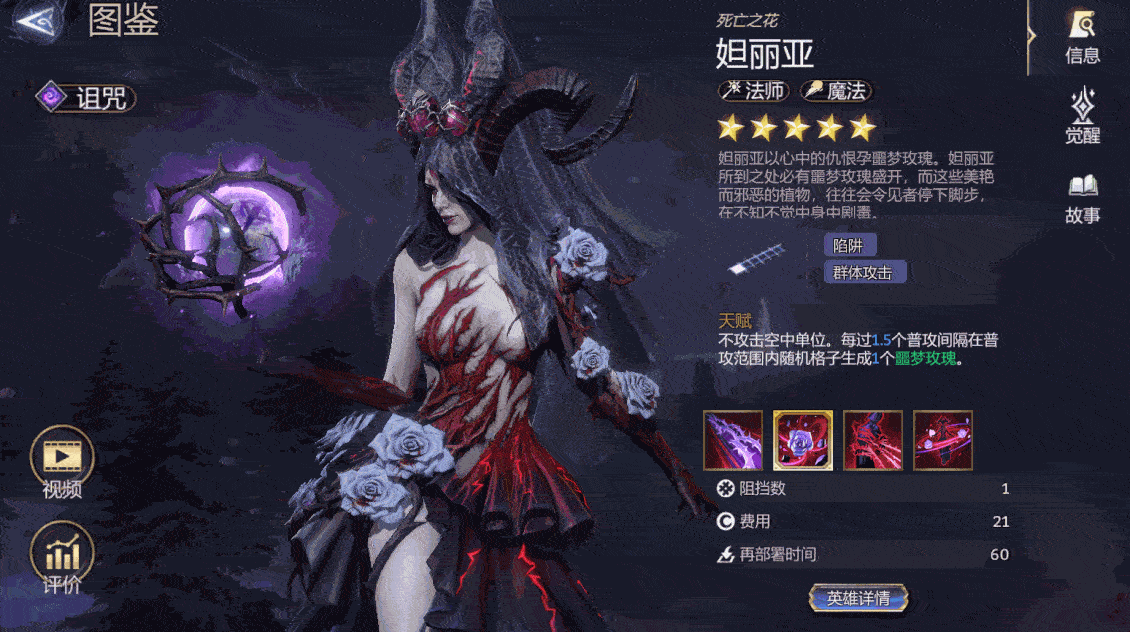Select the purple claw skill icon

tap(733, 440)
